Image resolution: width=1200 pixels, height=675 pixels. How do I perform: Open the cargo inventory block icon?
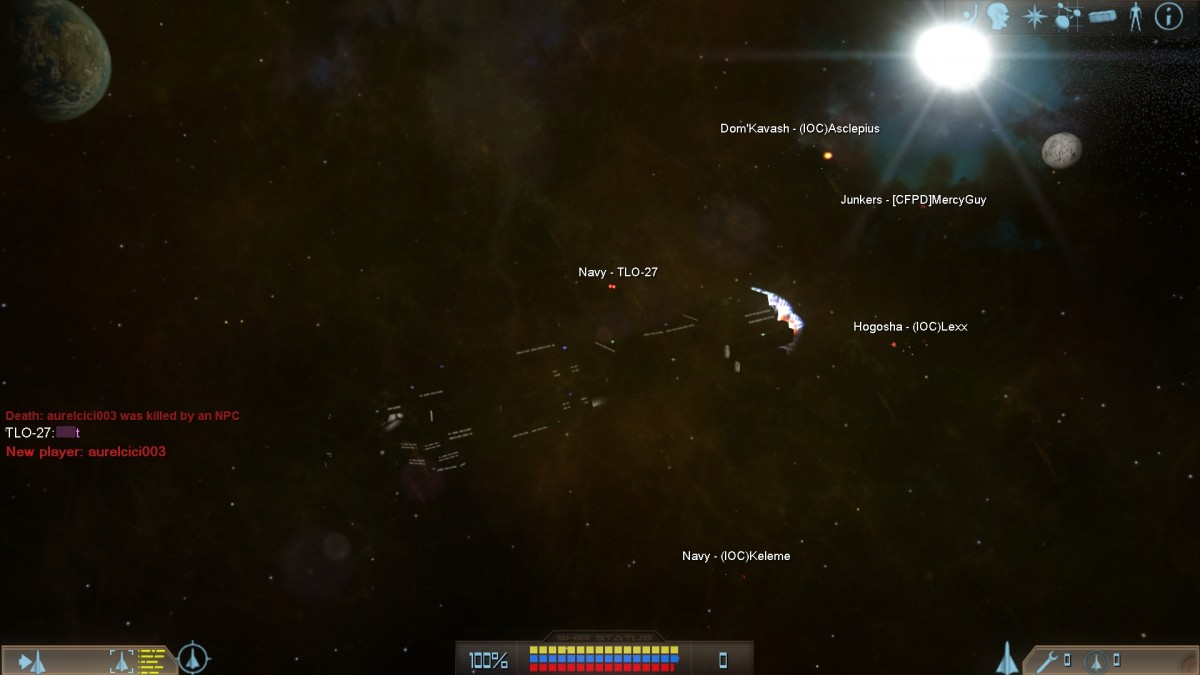pyautogui.click(x=1103, y=17)
